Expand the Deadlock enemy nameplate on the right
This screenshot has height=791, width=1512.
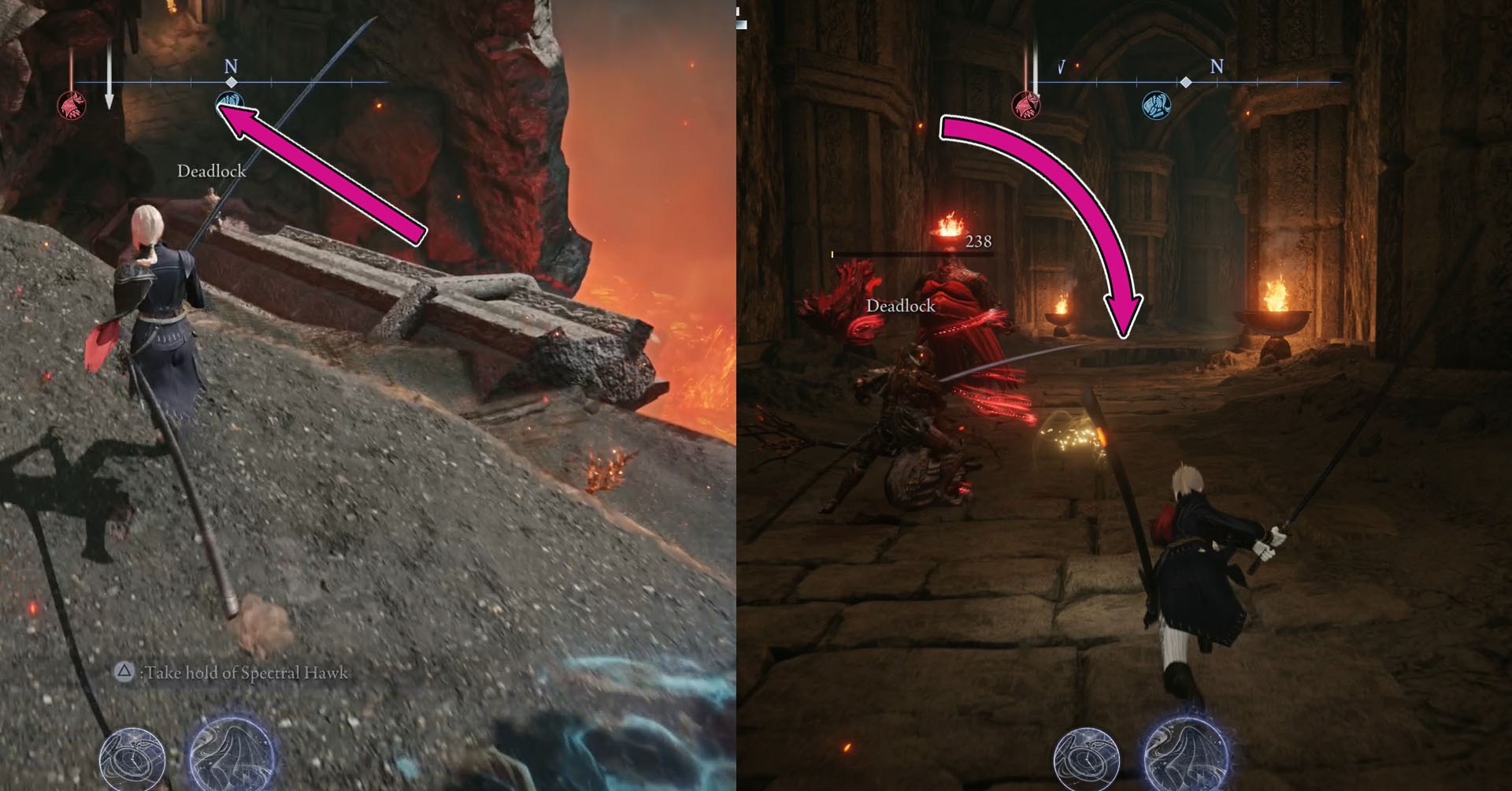click(900, 306)
